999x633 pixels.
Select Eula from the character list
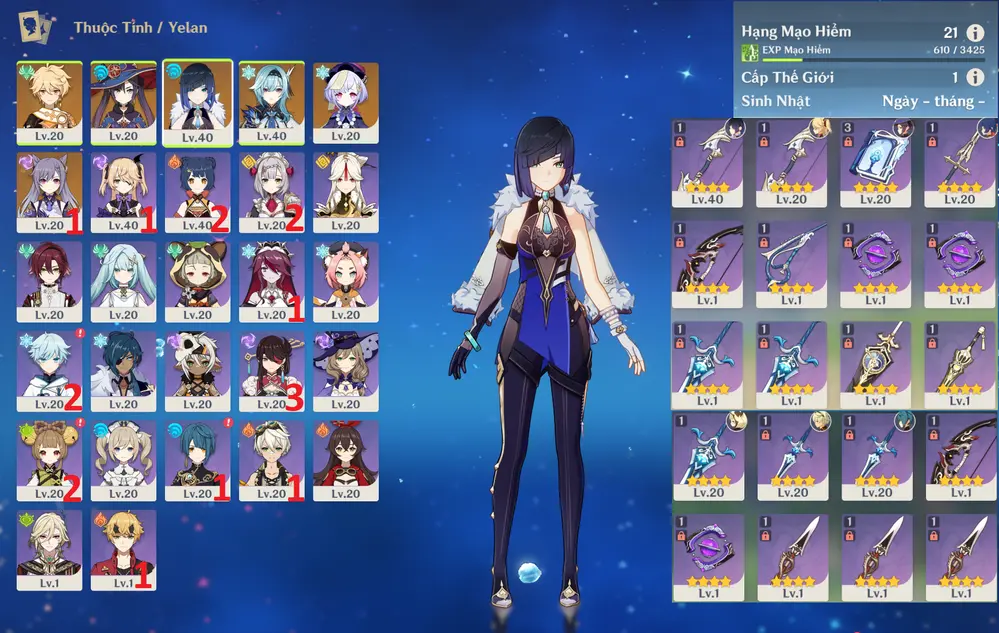pyautogui.click(x=272, y=102)
